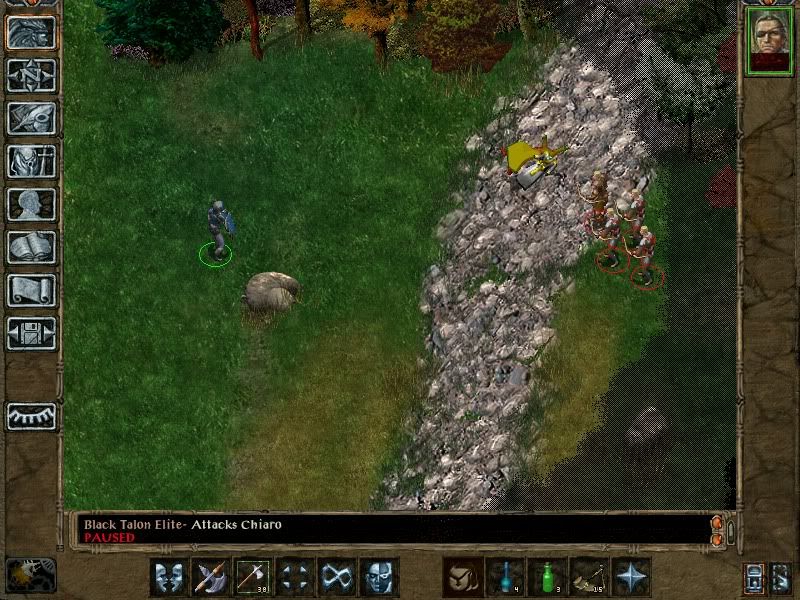800x600 pixels.
Task: Use the green potion quick item
Action: tap(547, 577)
